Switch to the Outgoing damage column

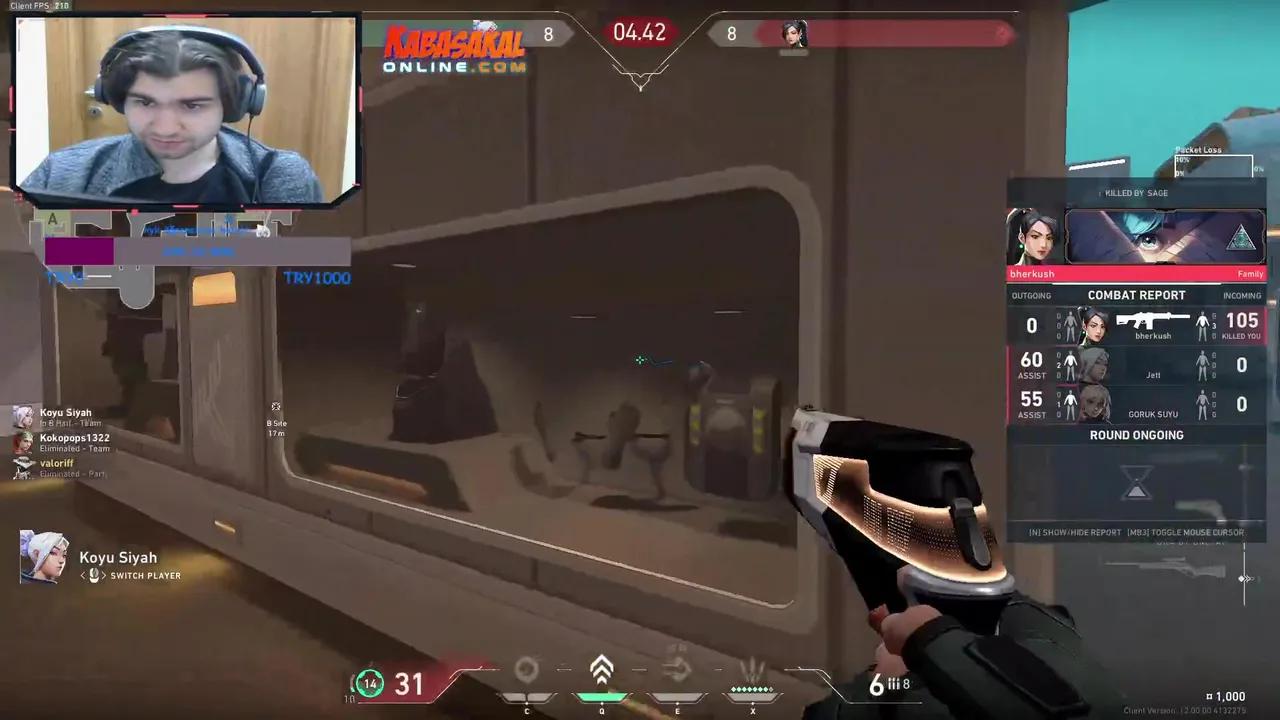click(x=1031, y=295)
